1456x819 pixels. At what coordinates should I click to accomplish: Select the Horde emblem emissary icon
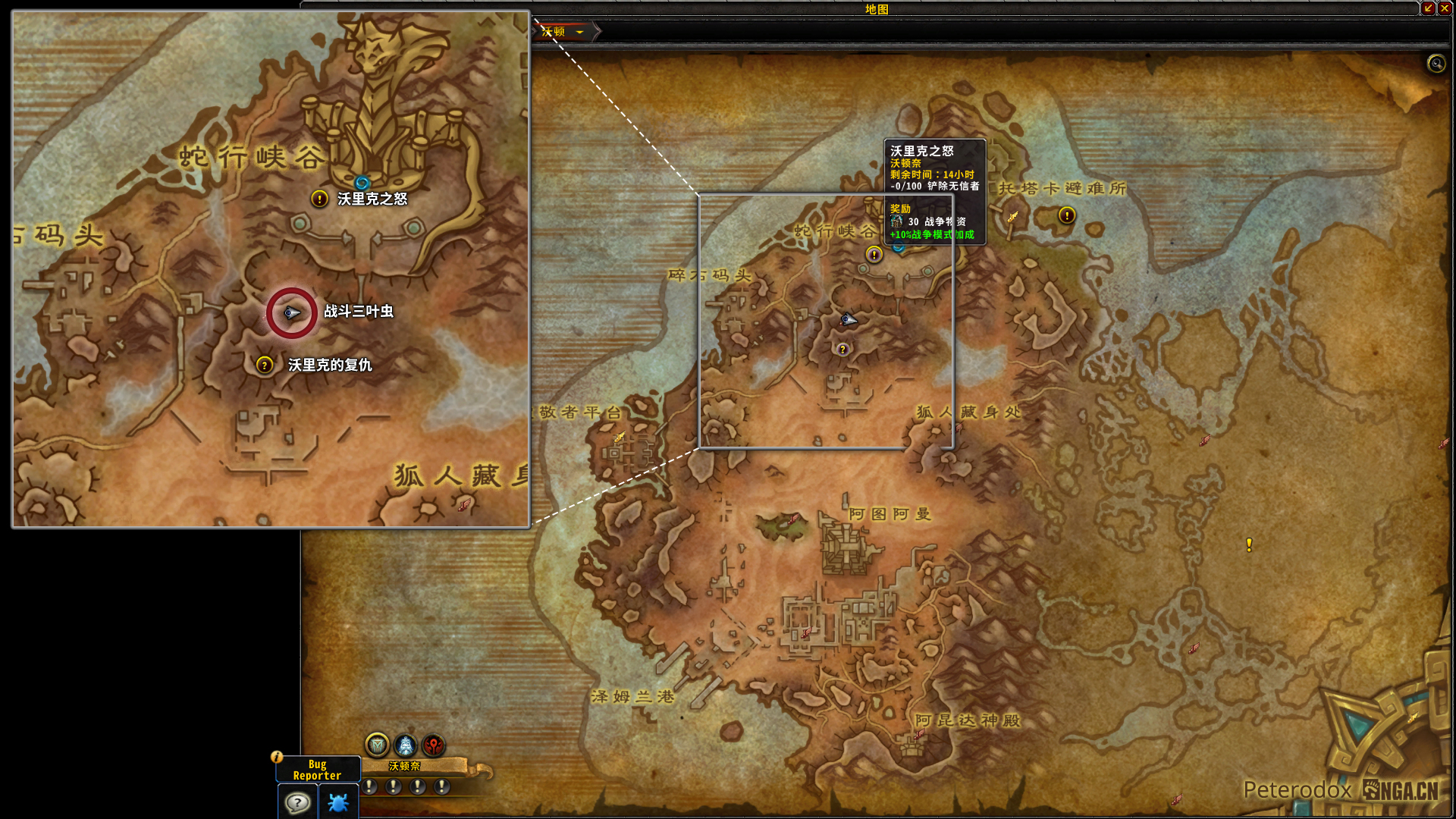pos(434,745)
